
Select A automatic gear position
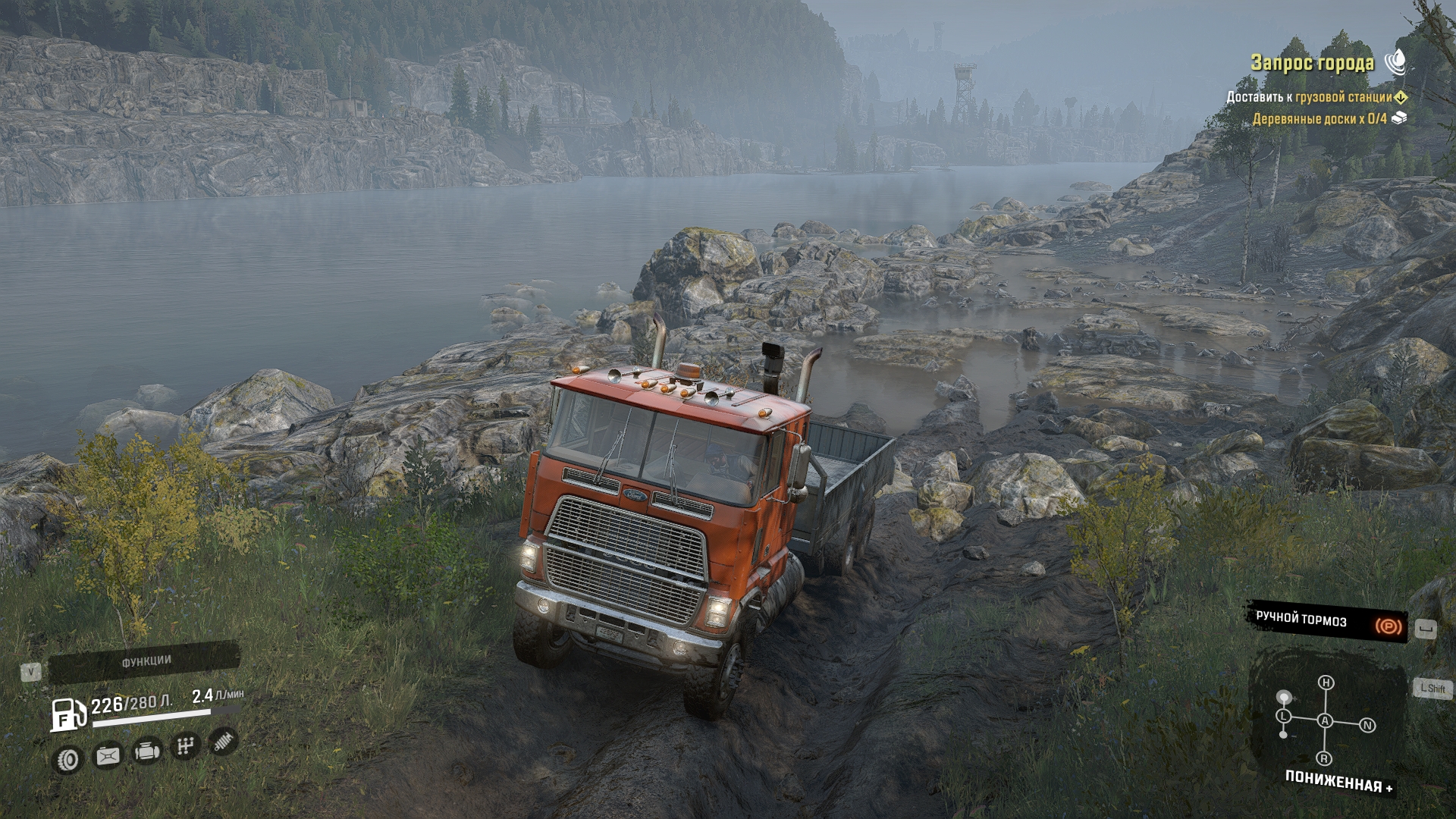(1326, 721)
